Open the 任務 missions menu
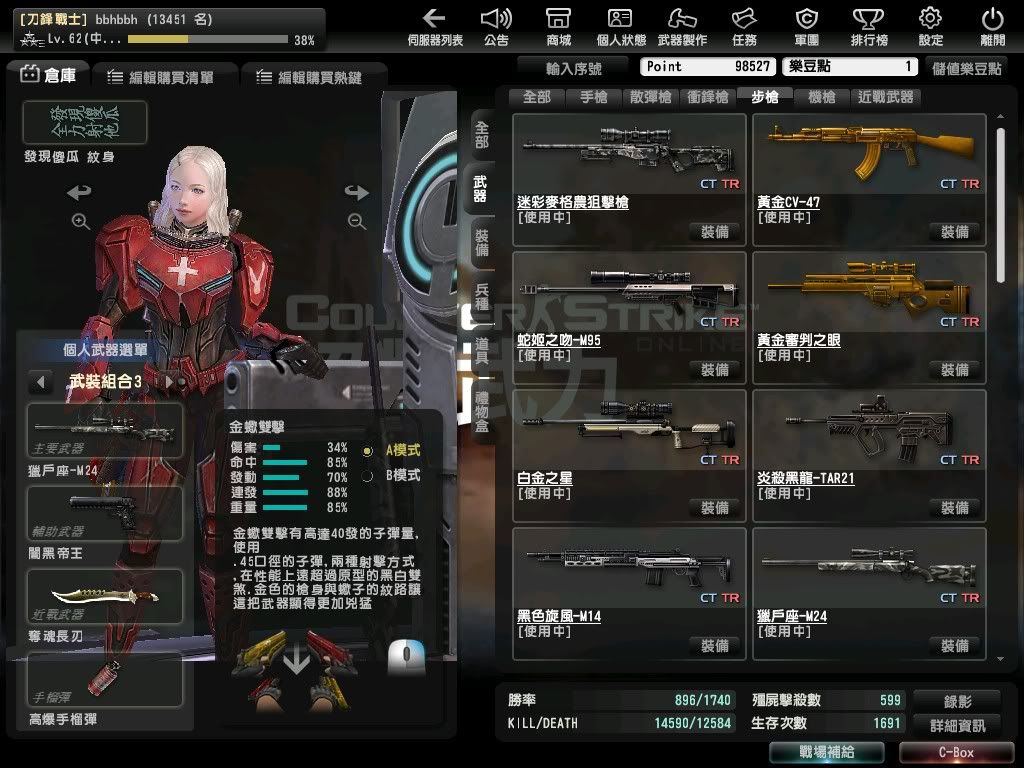 (744, 26)
